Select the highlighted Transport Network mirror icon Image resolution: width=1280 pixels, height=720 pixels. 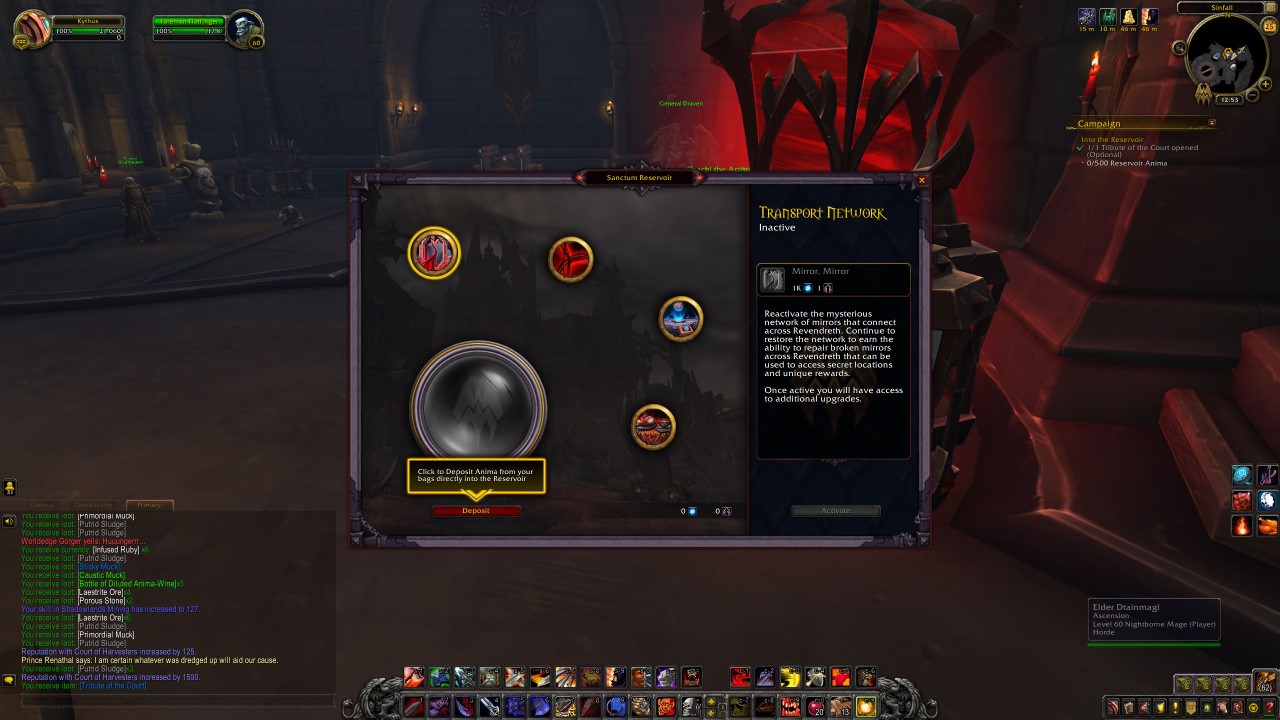[x=434, y=253]
